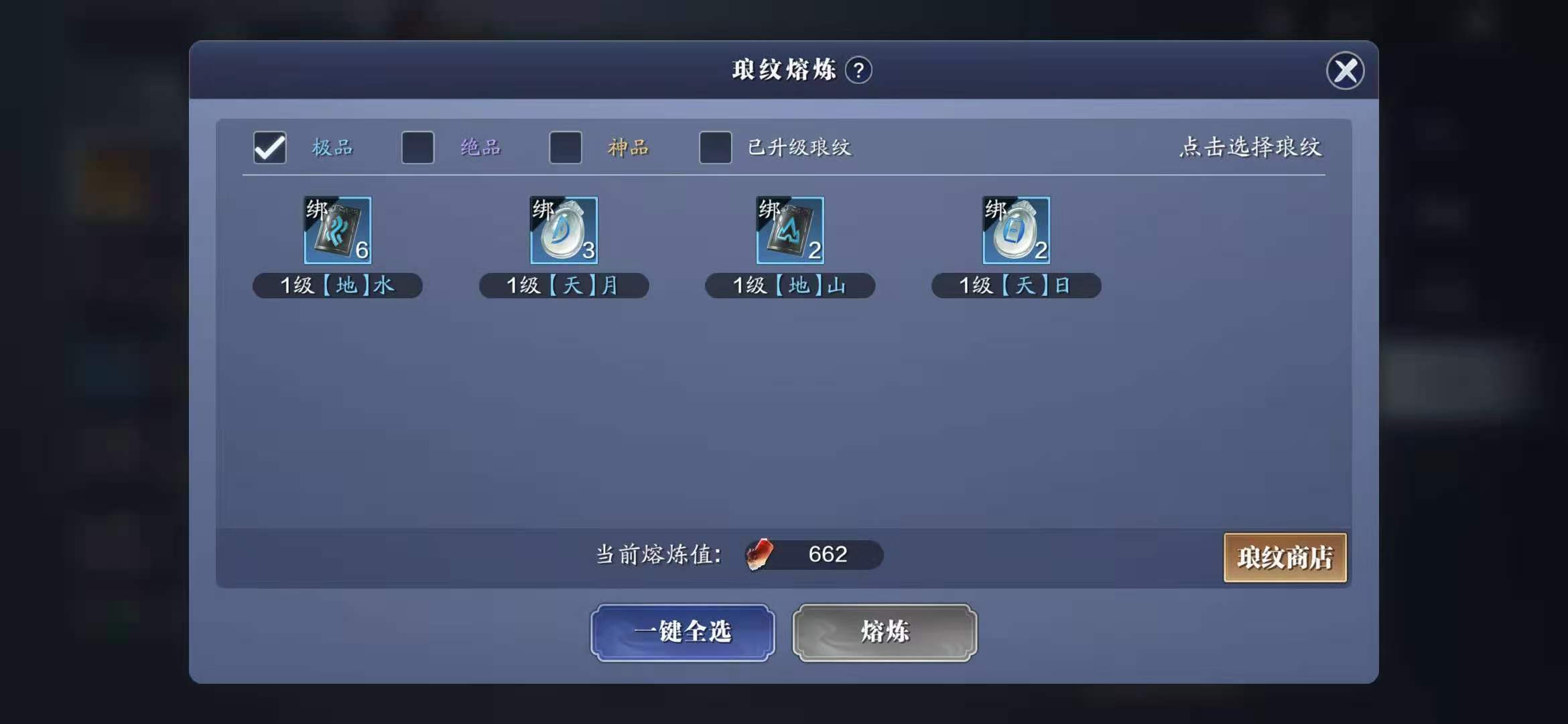This screenshot has height=724, width=1568.
Task: Enable the 绝品 quality filter
Action: point(417,147)
